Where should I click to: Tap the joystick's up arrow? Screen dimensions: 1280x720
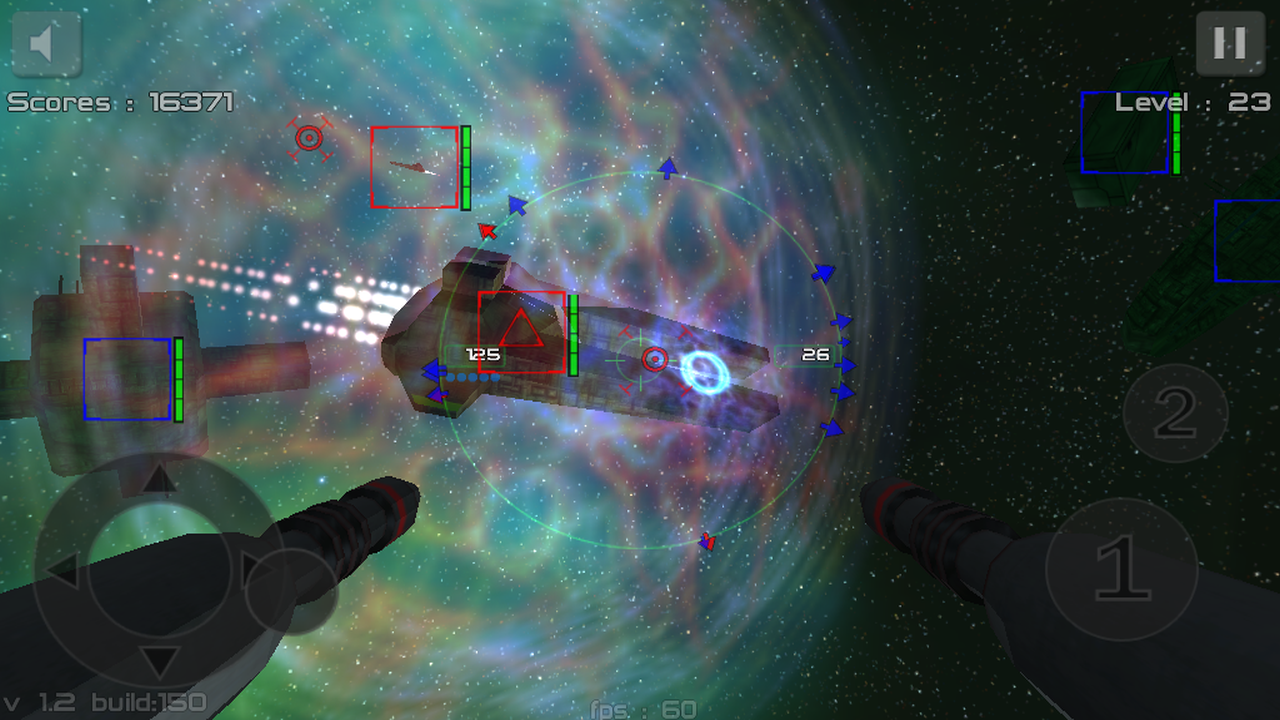click(157, 481)
